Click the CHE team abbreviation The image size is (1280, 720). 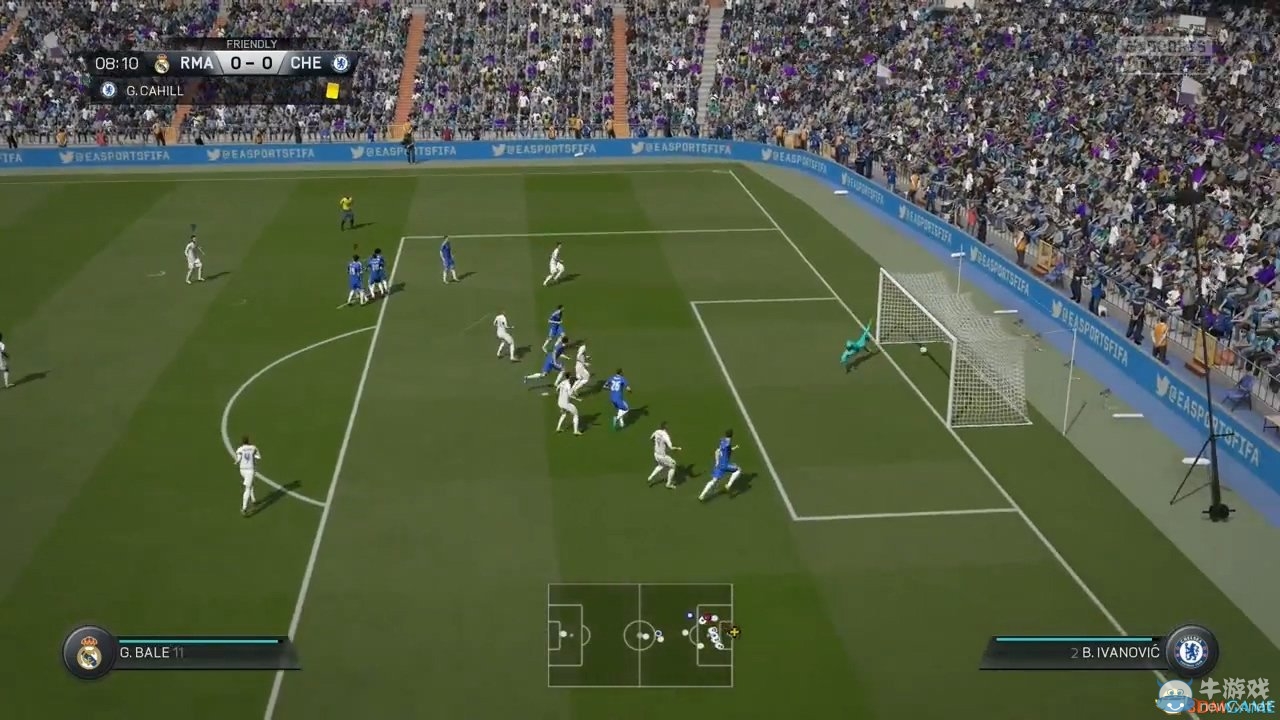(x=305, y=62)
